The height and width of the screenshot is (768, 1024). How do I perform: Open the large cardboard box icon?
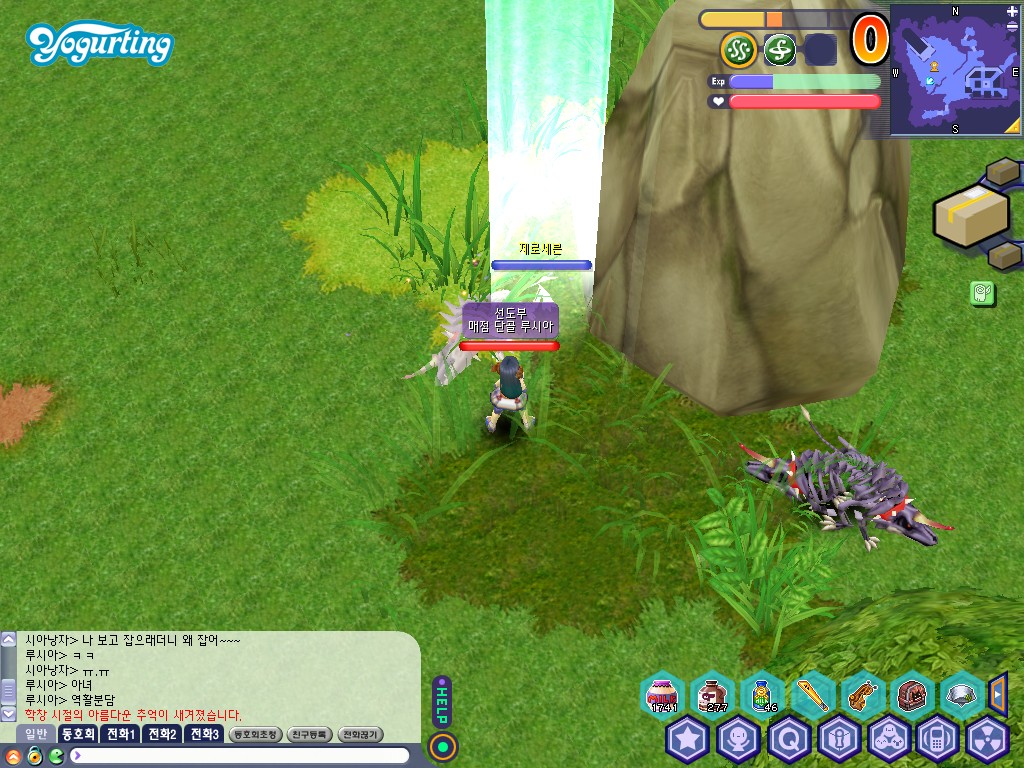[x=968, y=214]
